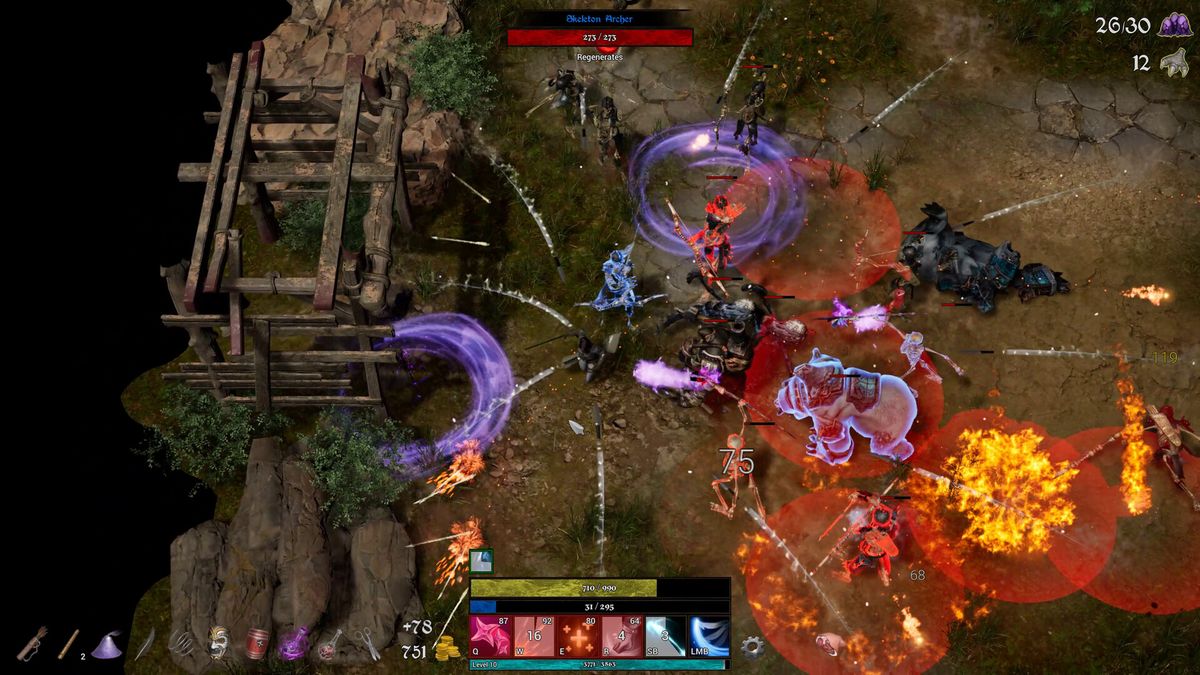Click the gold coin stack icon

[449, 648]
